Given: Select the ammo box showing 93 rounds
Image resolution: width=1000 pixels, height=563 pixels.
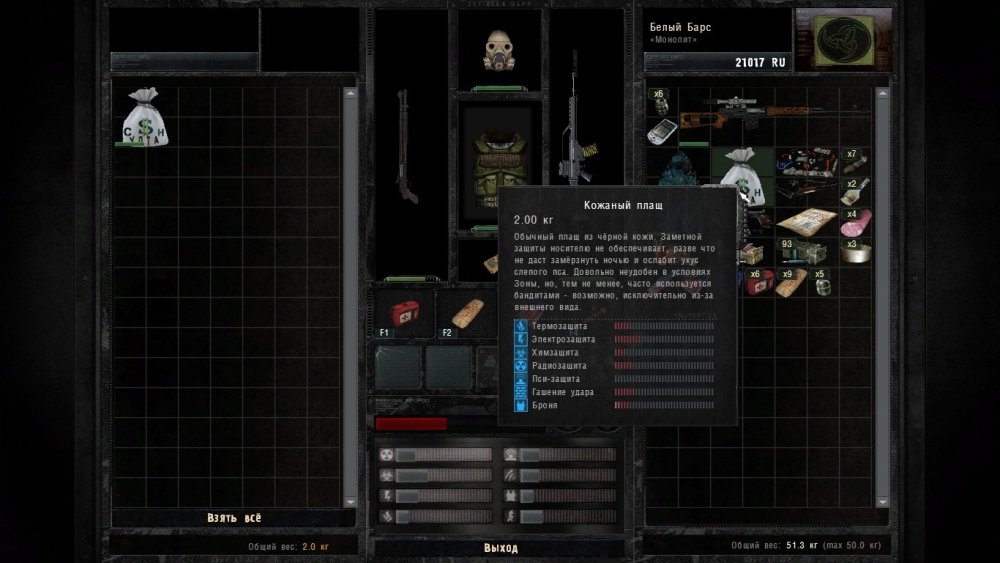Looking at the screenshot, I should (x=795, y=250).
